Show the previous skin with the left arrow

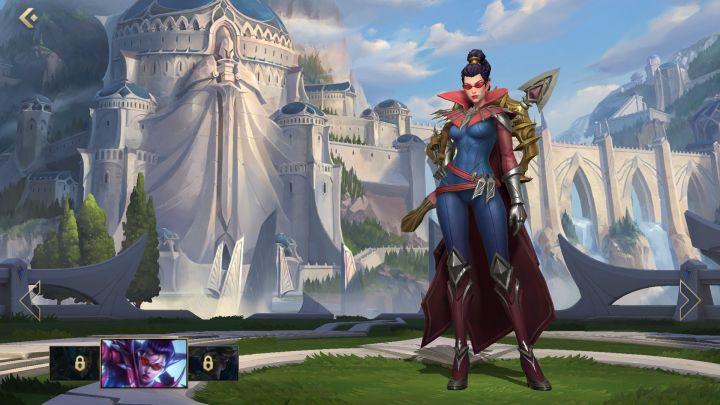(x=30, y=300)
